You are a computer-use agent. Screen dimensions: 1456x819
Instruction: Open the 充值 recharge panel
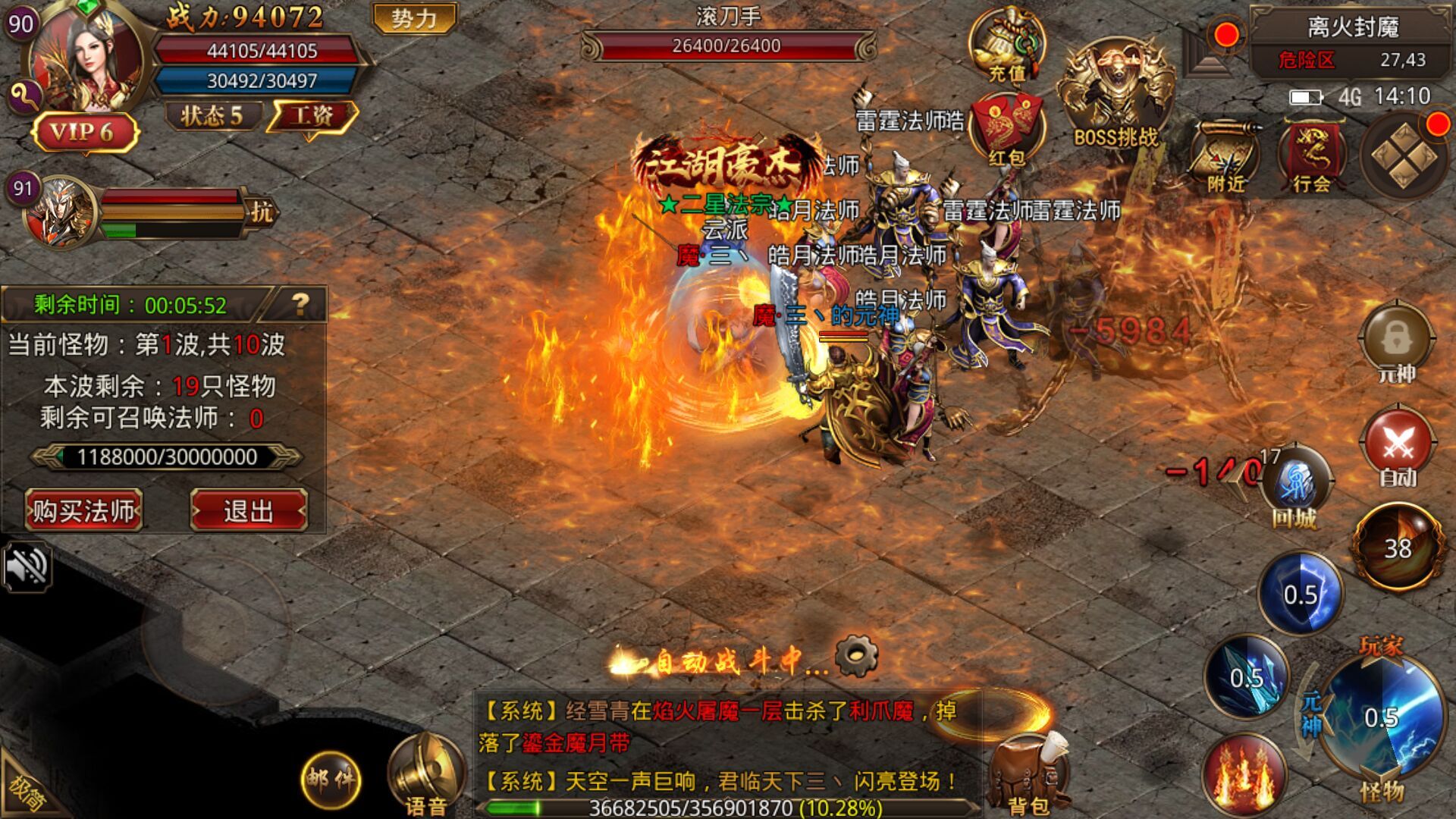pos(1009,45)
